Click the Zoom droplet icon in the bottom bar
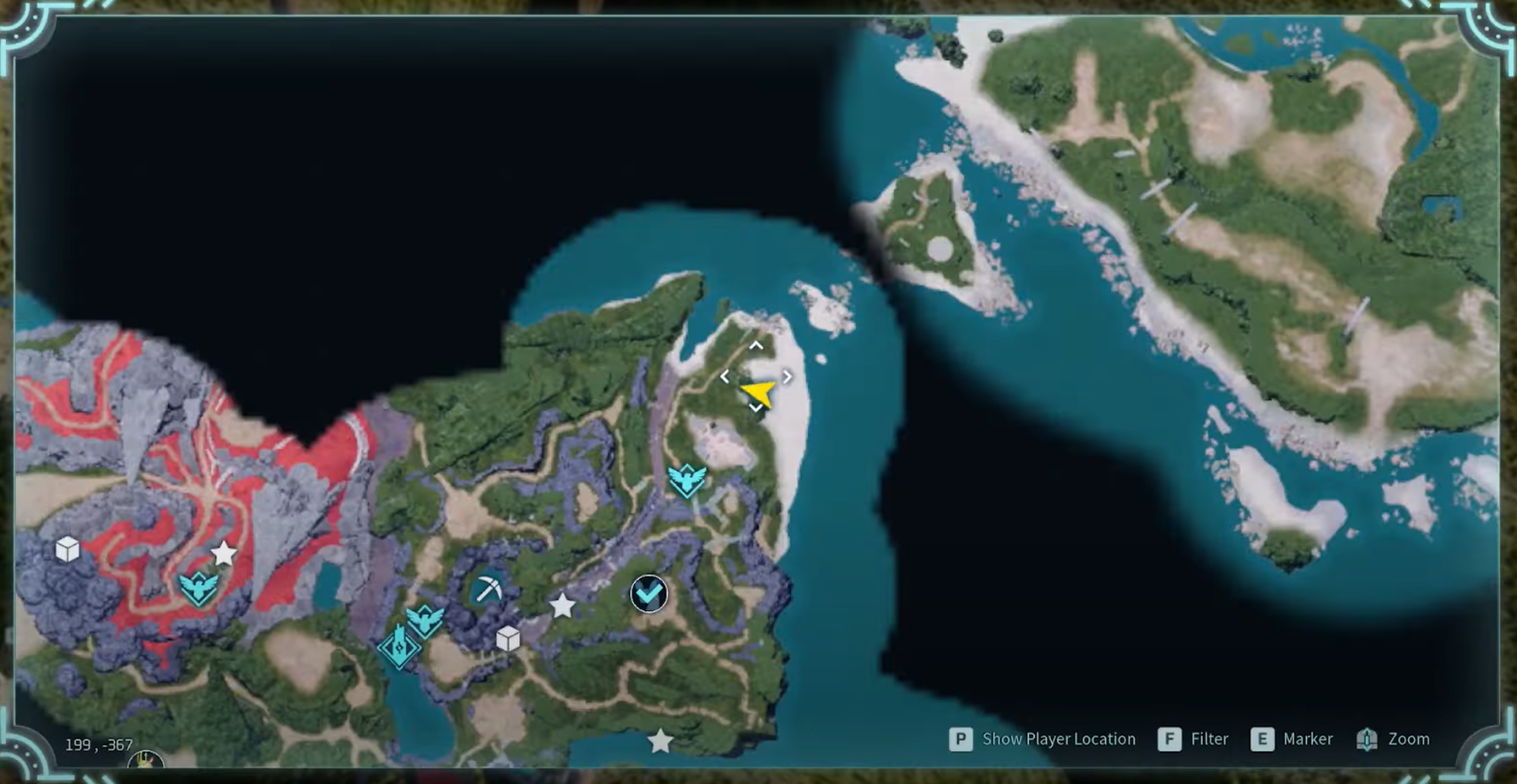The width and height of the screenshot is (1517, 784). click(x=1367, y=739)
